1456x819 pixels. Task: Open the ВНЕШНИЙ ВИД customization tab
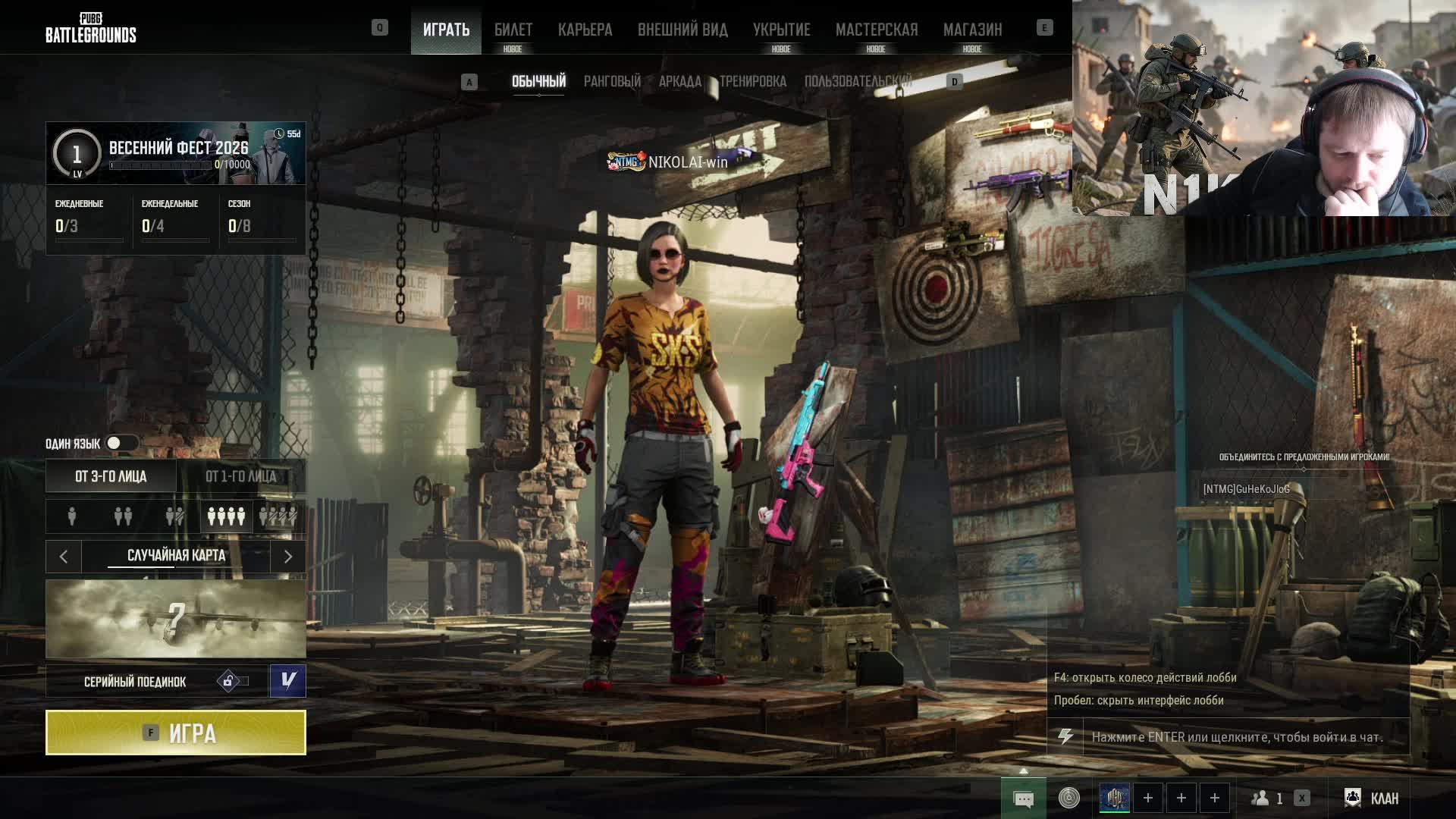pos(682,30)
